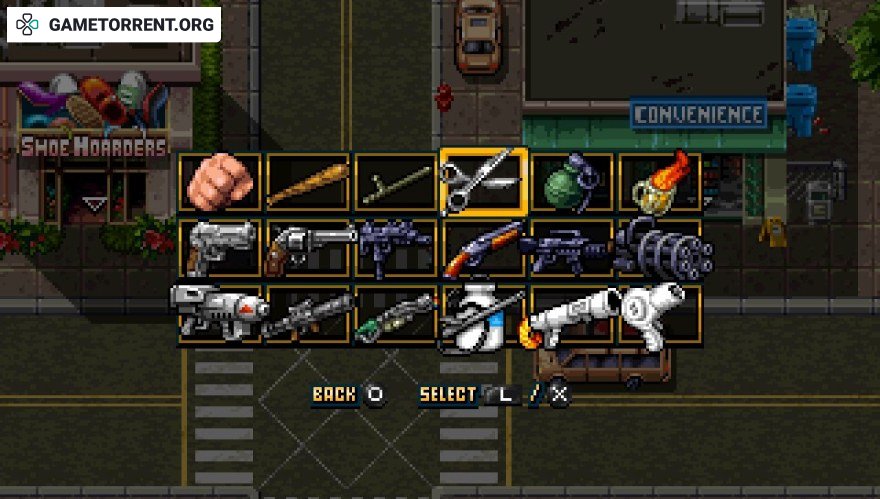Viewport: 880px width, 499px height.
Task: Click the GameTorrent.org site logo
Action: pos(114,25)
